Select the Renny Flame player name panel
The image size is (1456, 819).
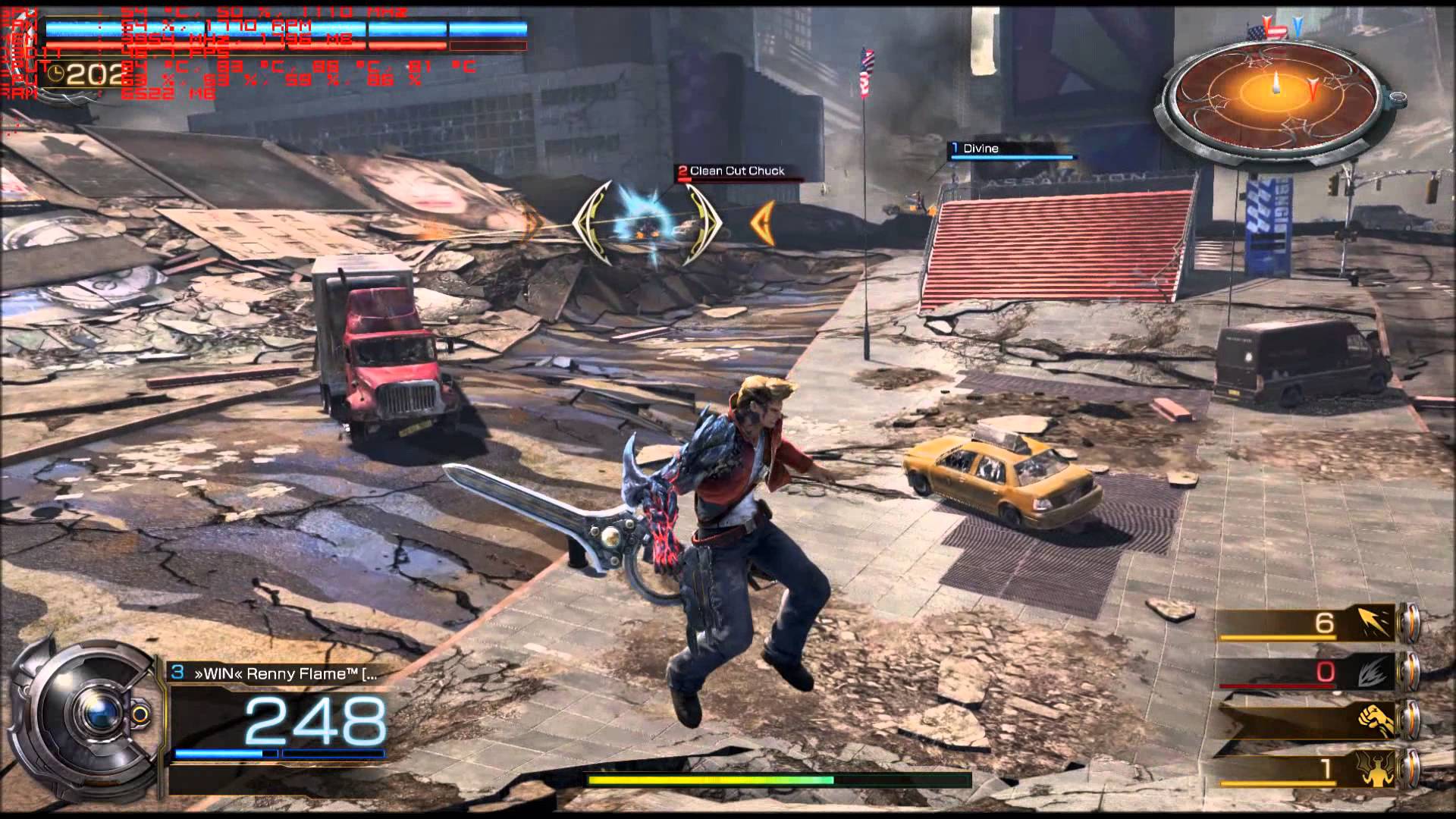click(277, 673)
